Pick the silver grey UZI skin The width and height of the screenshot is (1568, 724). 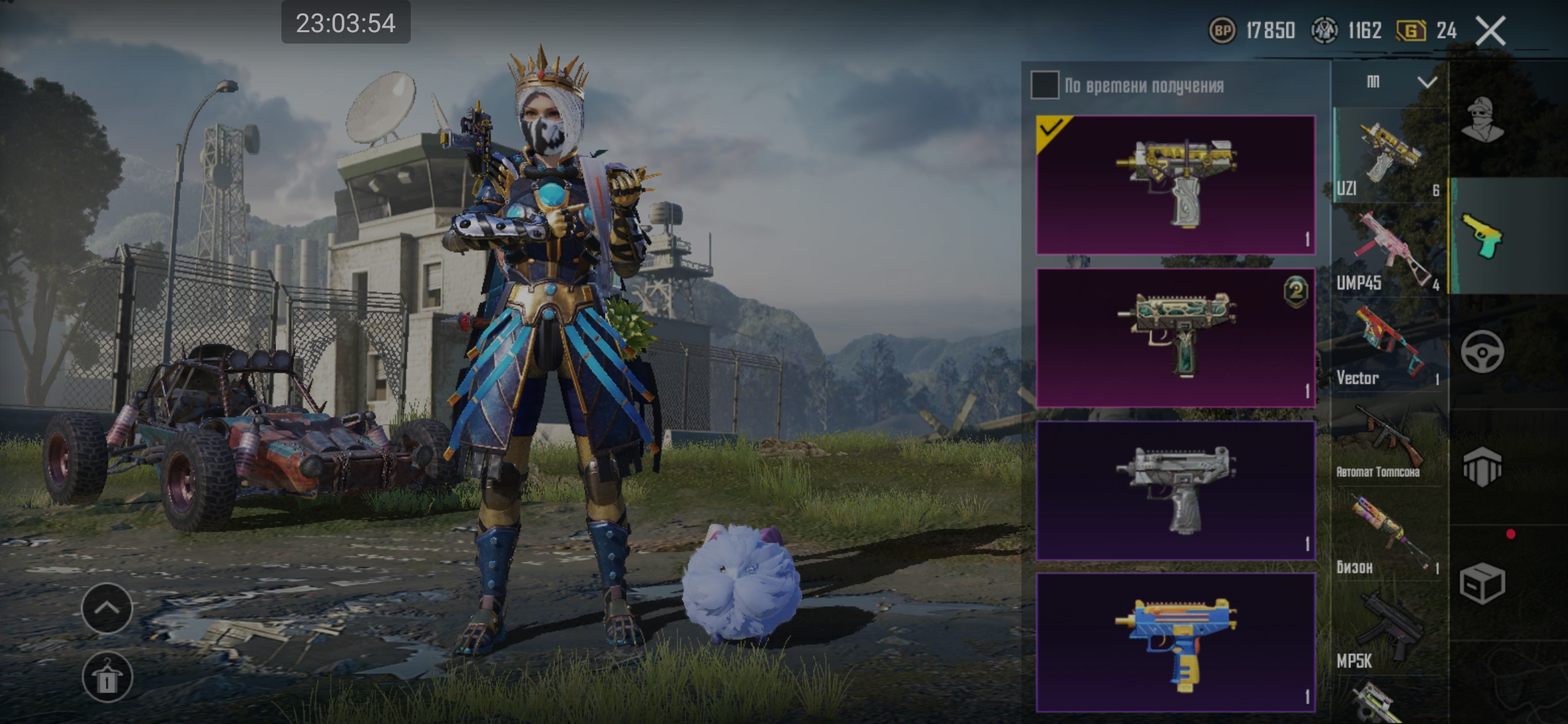pos(1175,490)
